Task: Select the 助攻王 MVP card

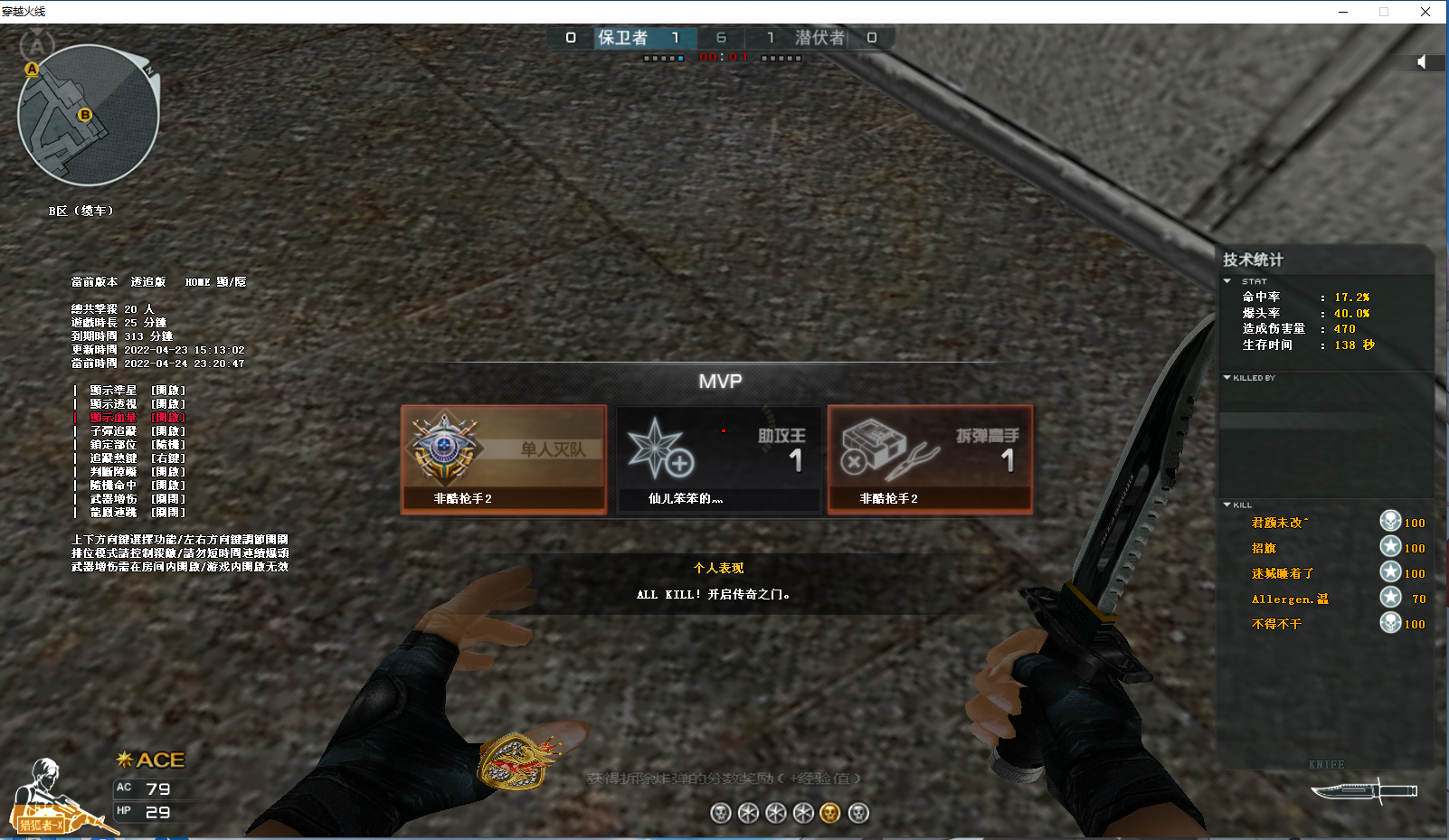Action: point(719,459)
